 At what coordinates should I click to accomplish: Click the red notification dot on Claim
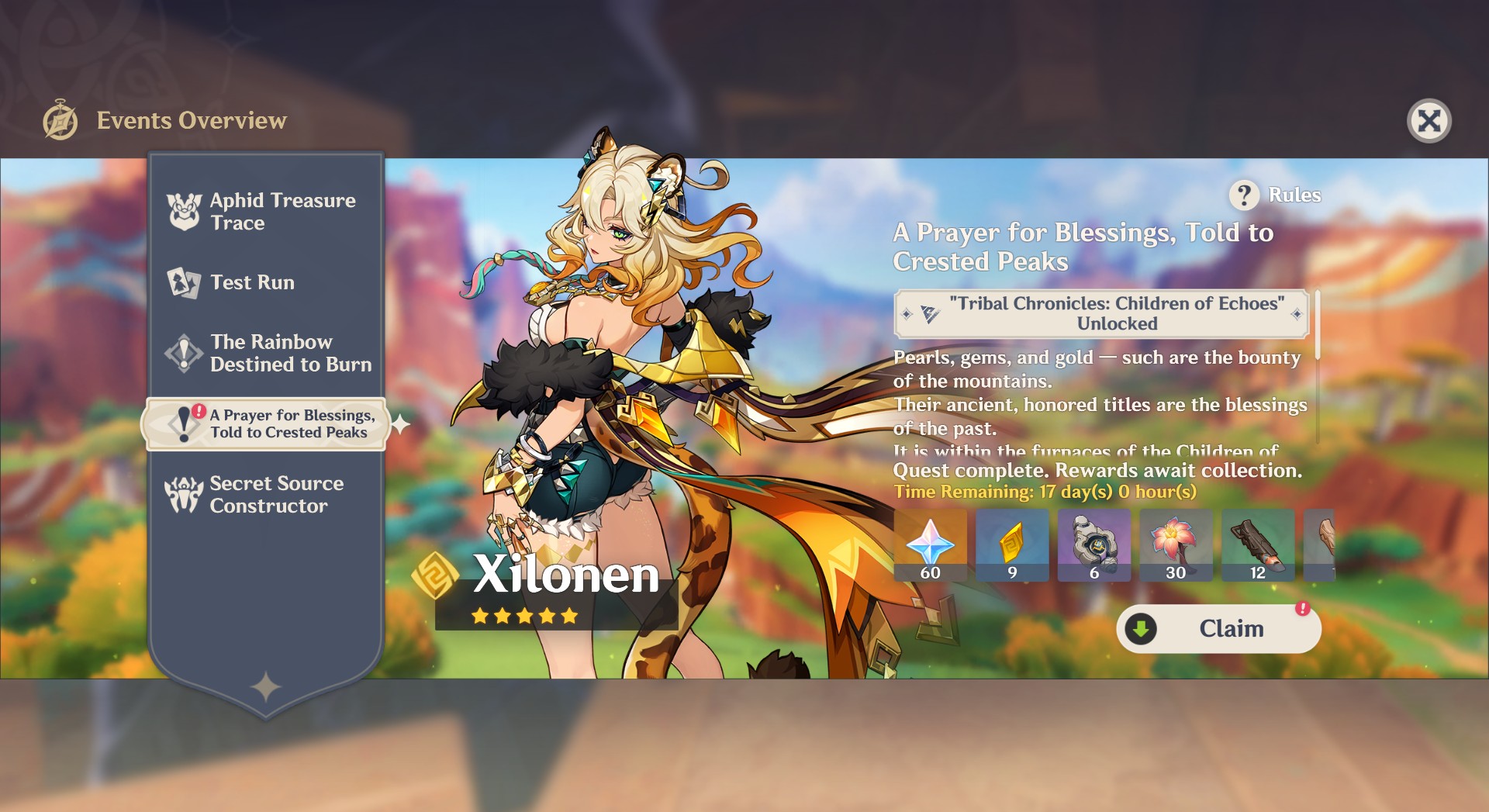[1302, 610]
